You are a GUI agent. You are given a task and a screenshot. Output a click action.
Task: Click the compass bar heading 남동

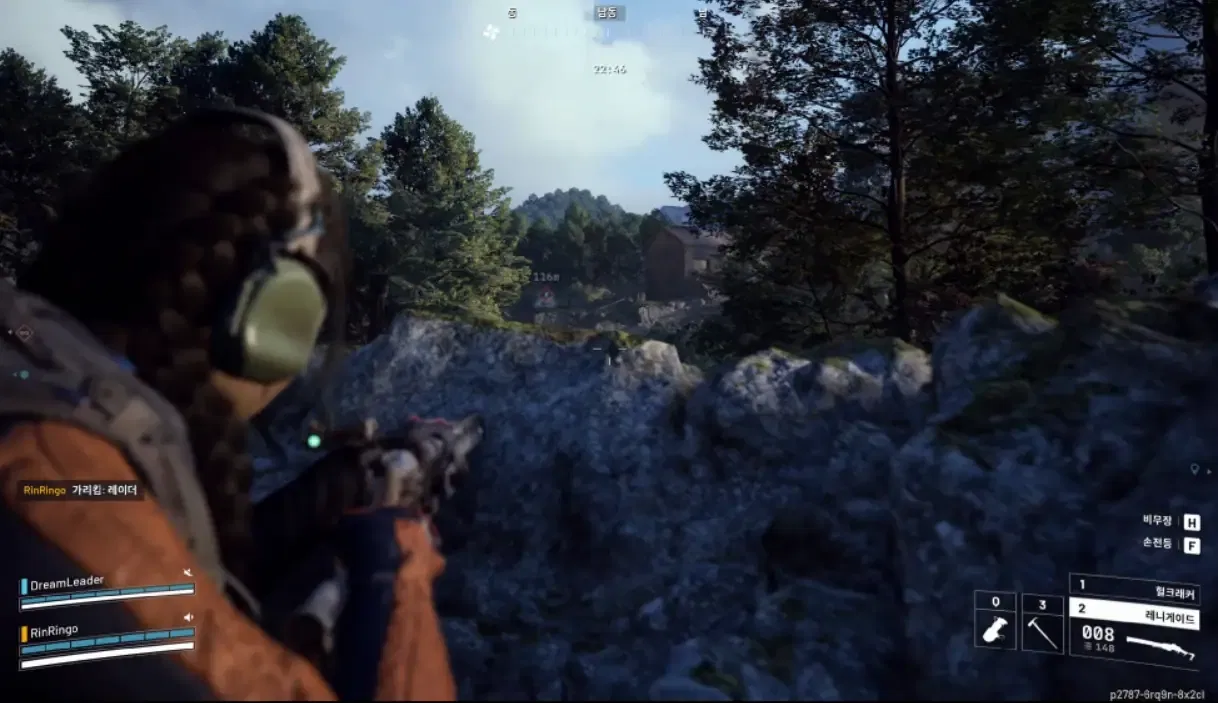[x=607, y=13]
